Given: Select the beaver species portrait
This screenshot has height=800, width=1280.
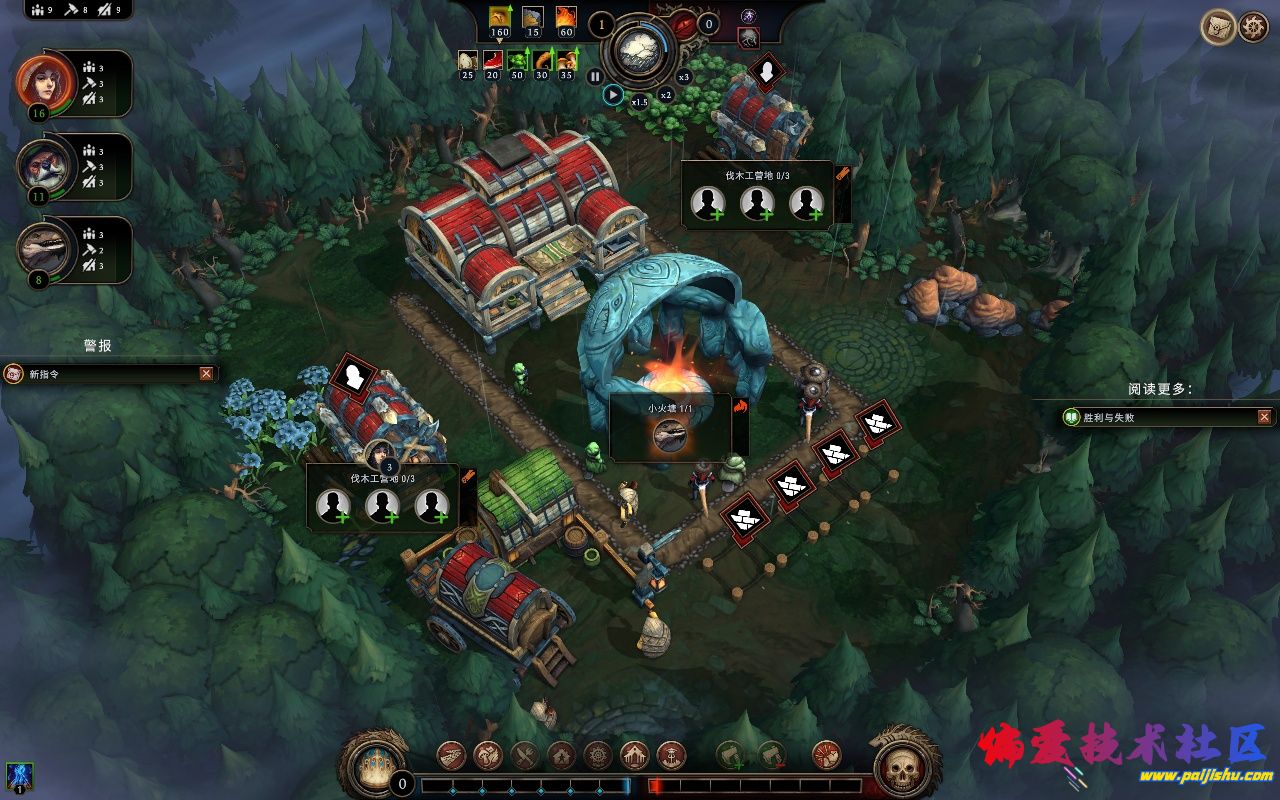Looking at the screenshot, I should 40,166.
